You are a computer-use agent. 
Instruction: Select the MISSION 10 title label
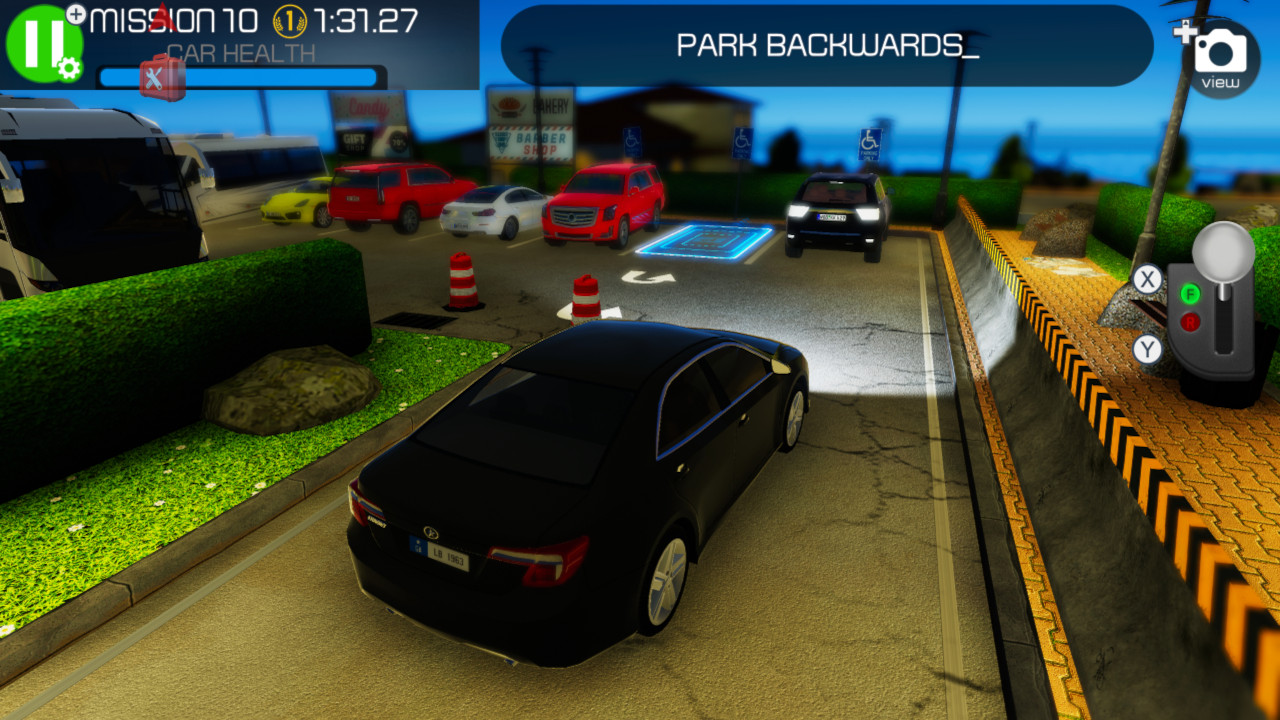tap(175, 20)
